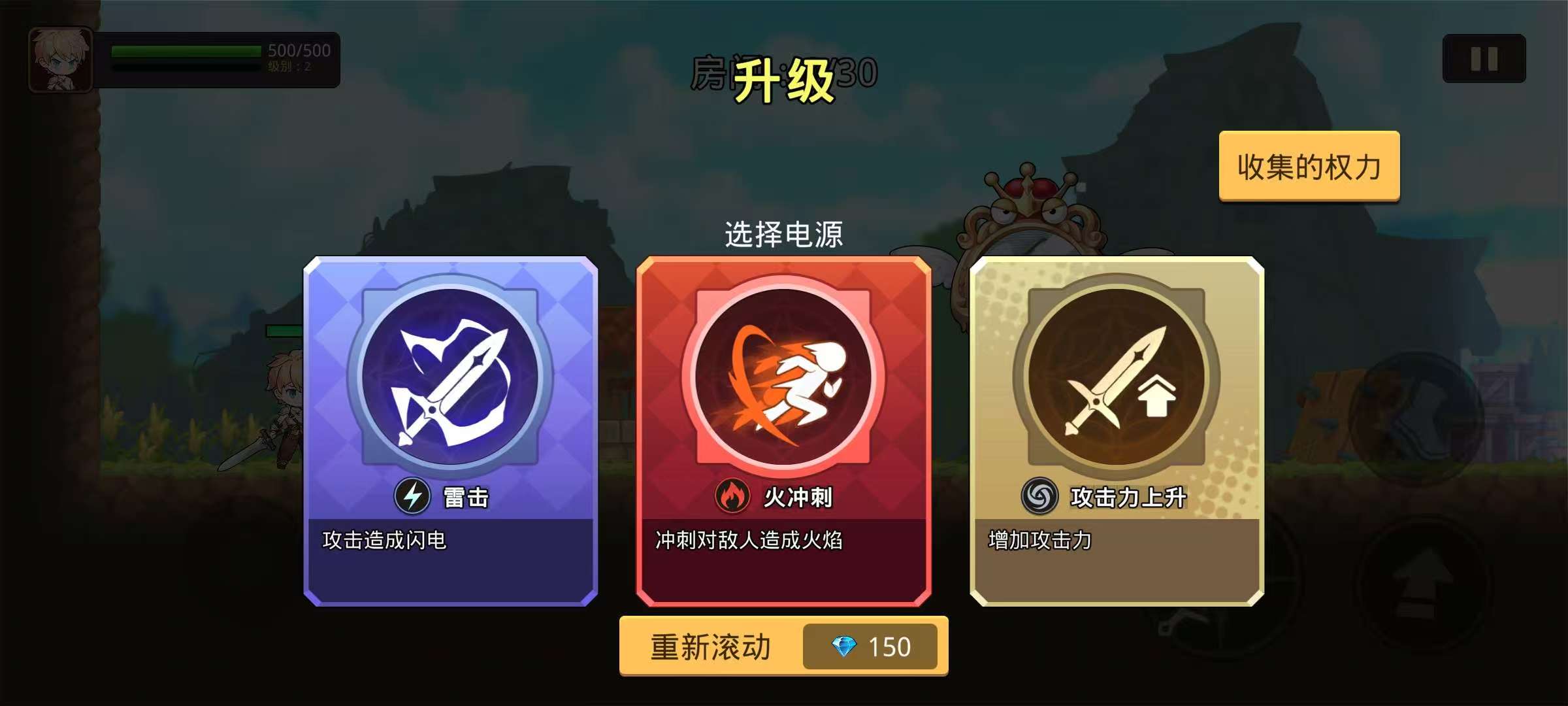Open the 收集的权力 panel
The width and height of the screenshot is (1568, 706).
coord(1309,166)
